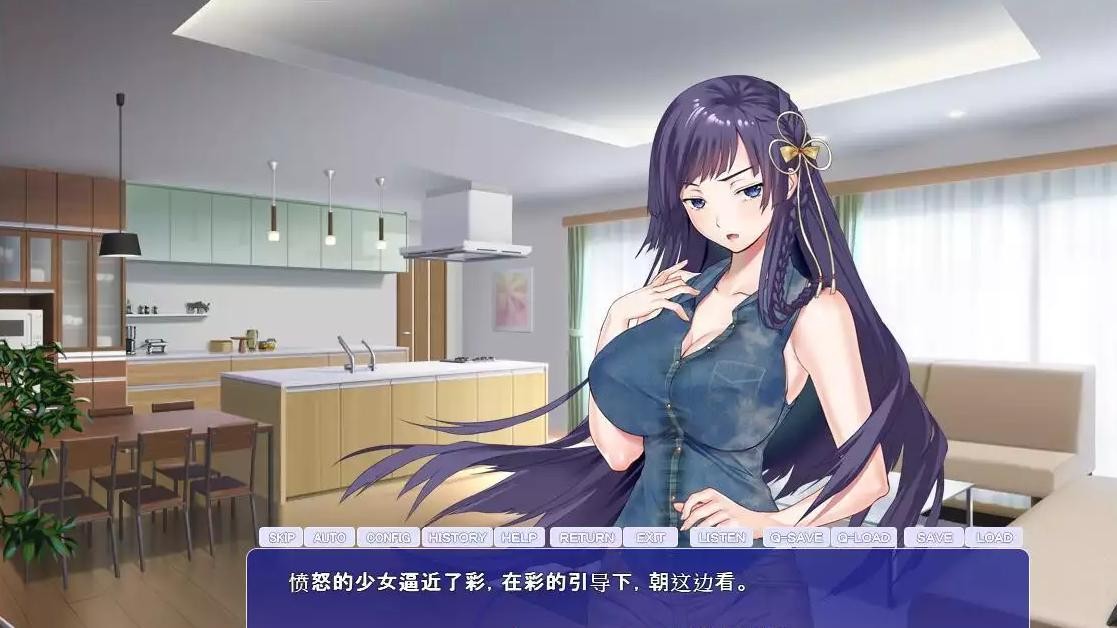
Task: Quick save with Q-SAVE
Action: point(794,537)
